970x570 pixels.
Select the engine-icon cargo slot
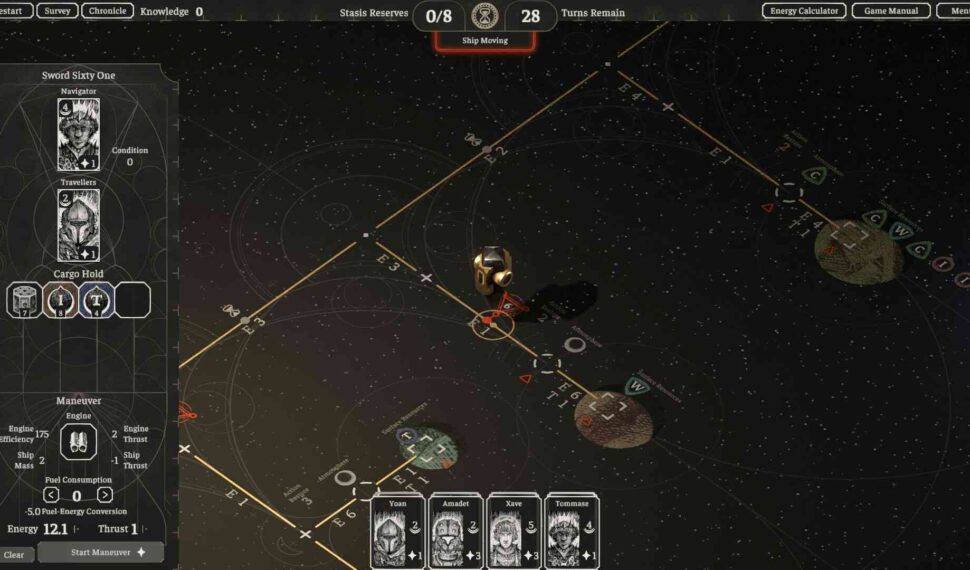pyautogui.click(x=24, y=299)
